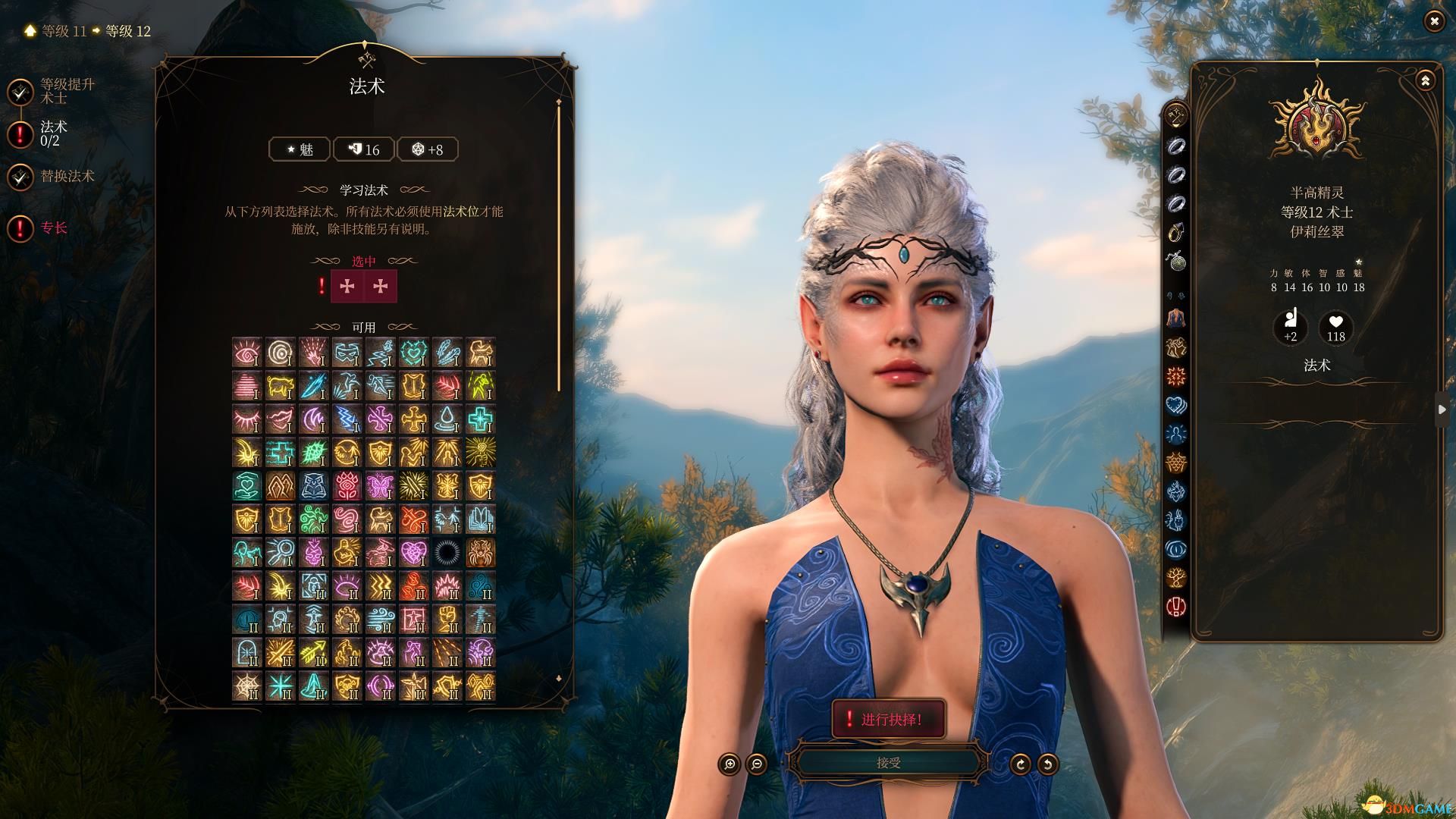Pick the black hole spell icon

(x=447, y=553)
